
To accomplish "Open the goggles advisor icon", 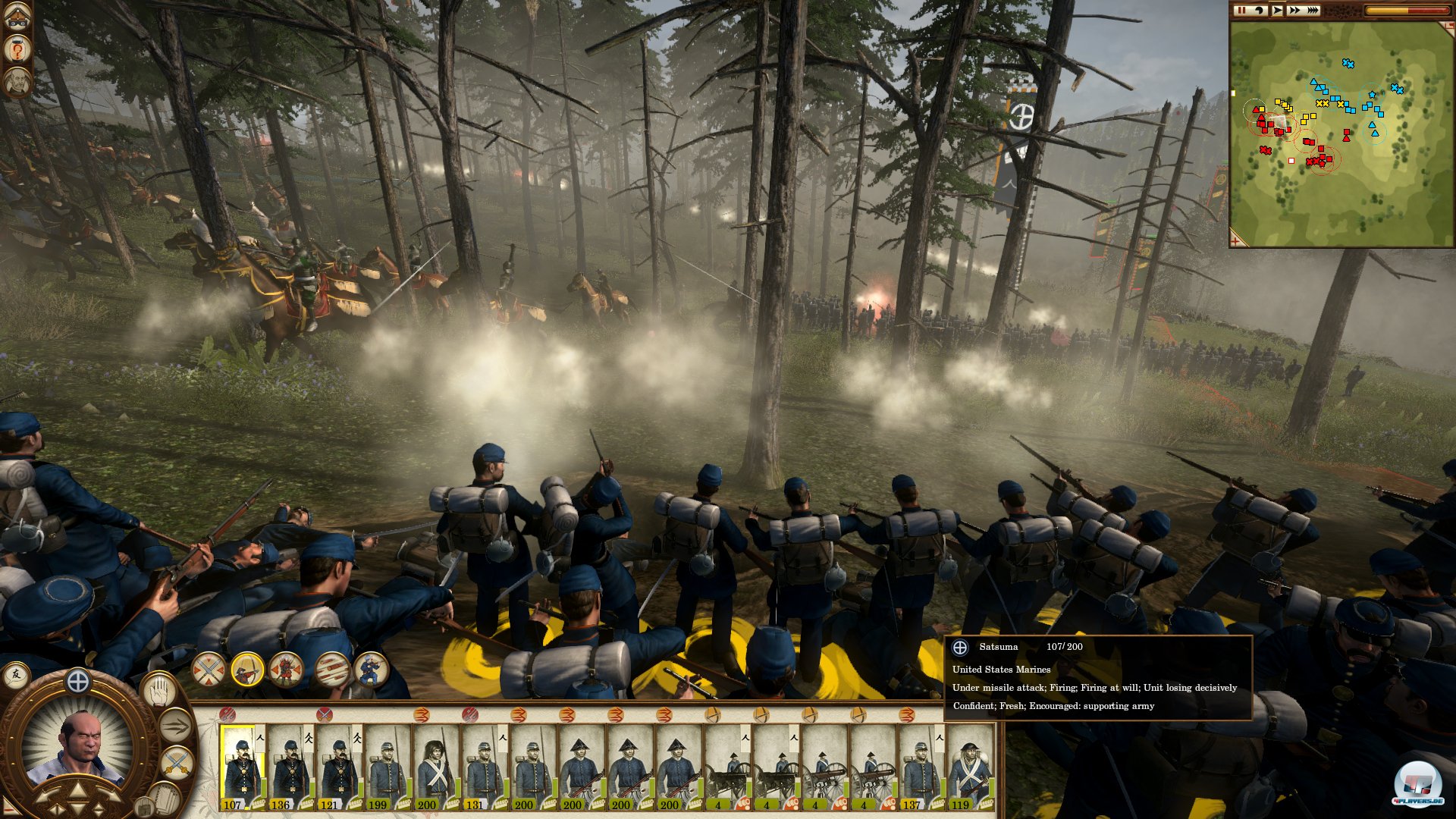I will [17, 17].
